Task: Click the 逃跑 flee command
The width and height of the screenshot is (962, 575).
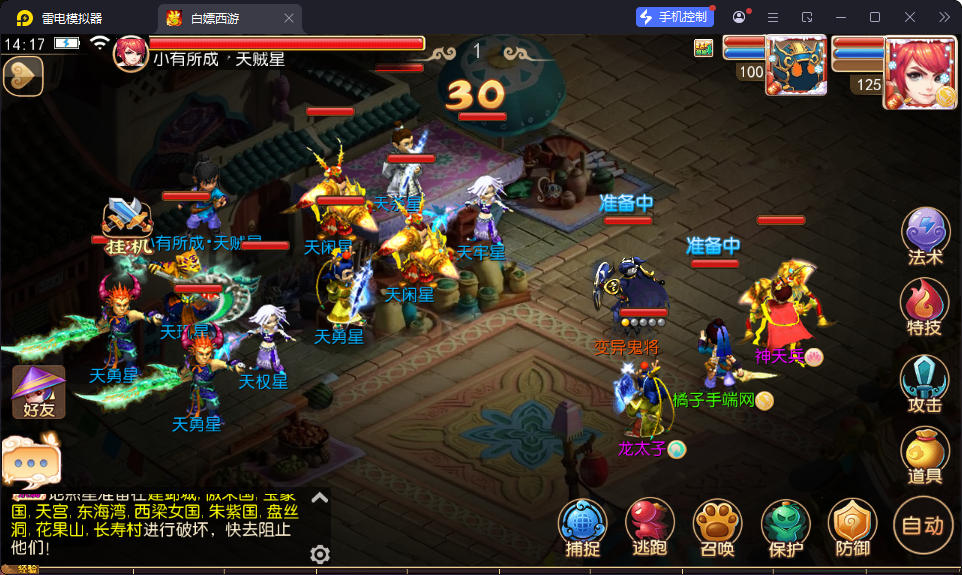Action: 650,526
